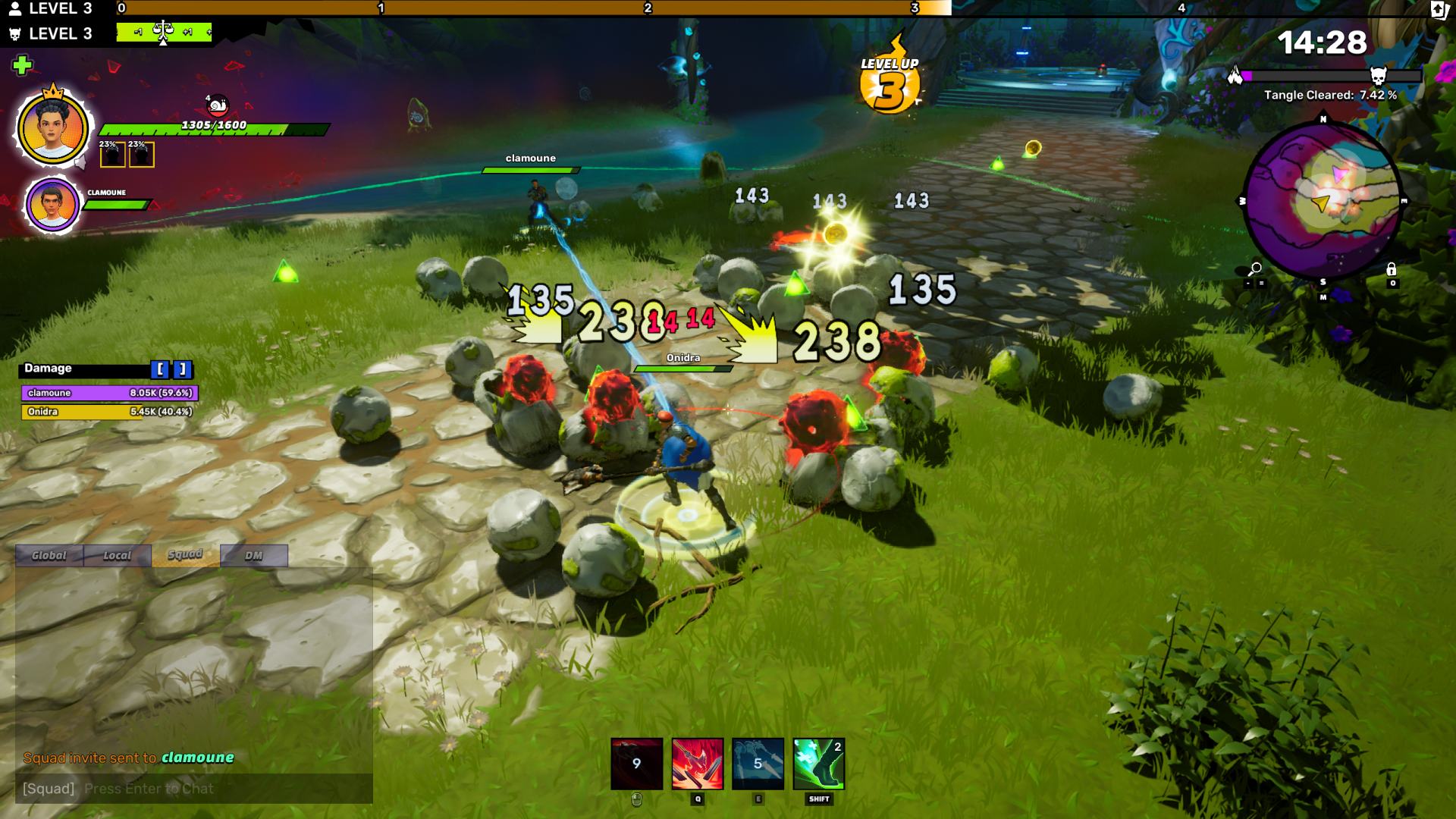This screenshot has width=1456, height=819.
Task: Click the Damage meter bracket buttons
Action: 171,369
